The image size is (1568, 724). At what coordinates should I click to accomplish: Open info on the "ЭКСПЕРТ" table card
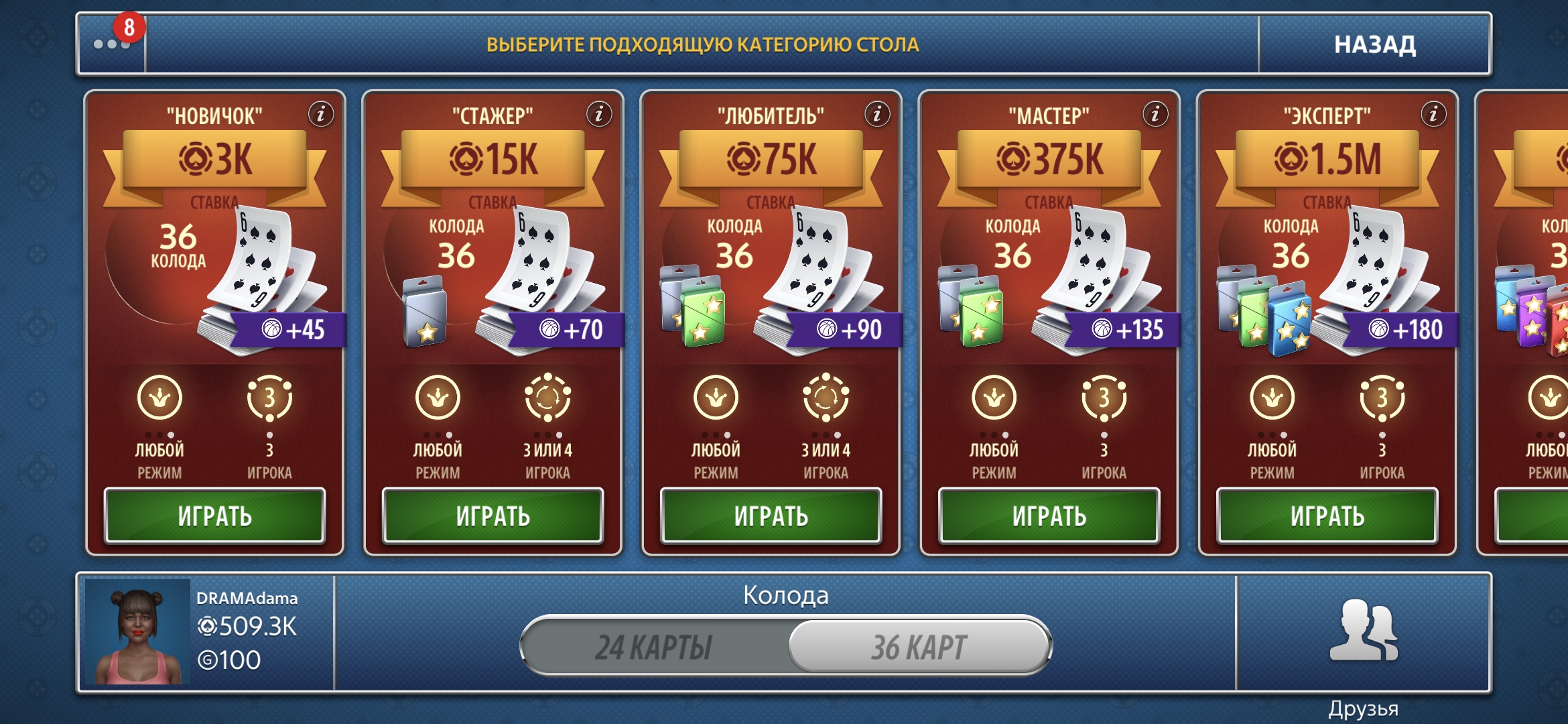point(1433,114)
